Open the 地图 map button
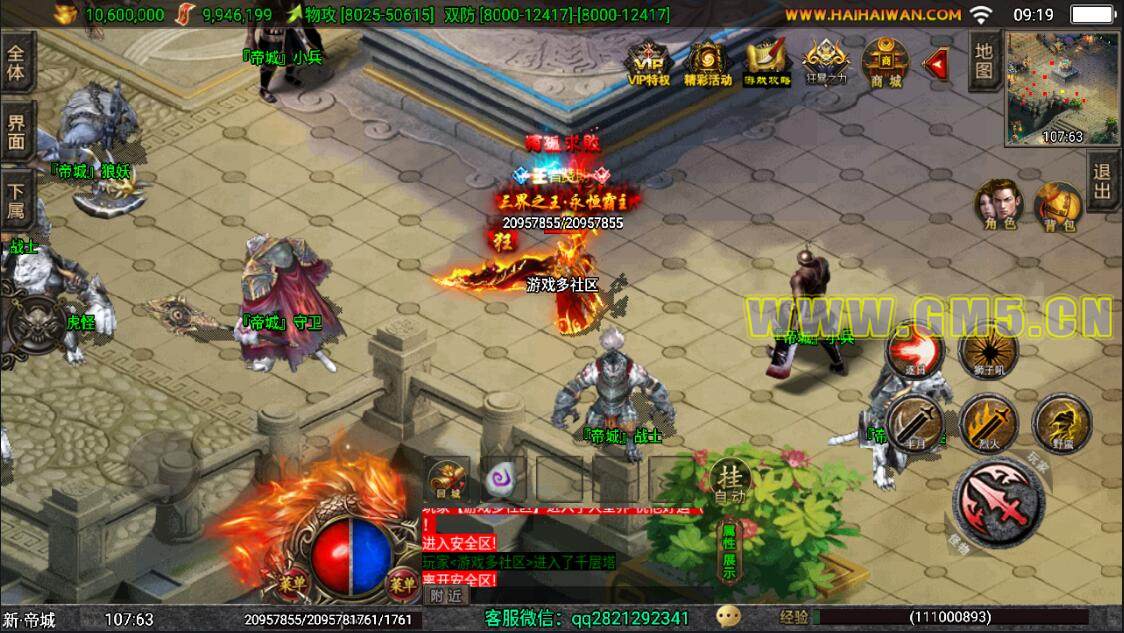This screenshot has width=1124, height=633. (984, 61)
